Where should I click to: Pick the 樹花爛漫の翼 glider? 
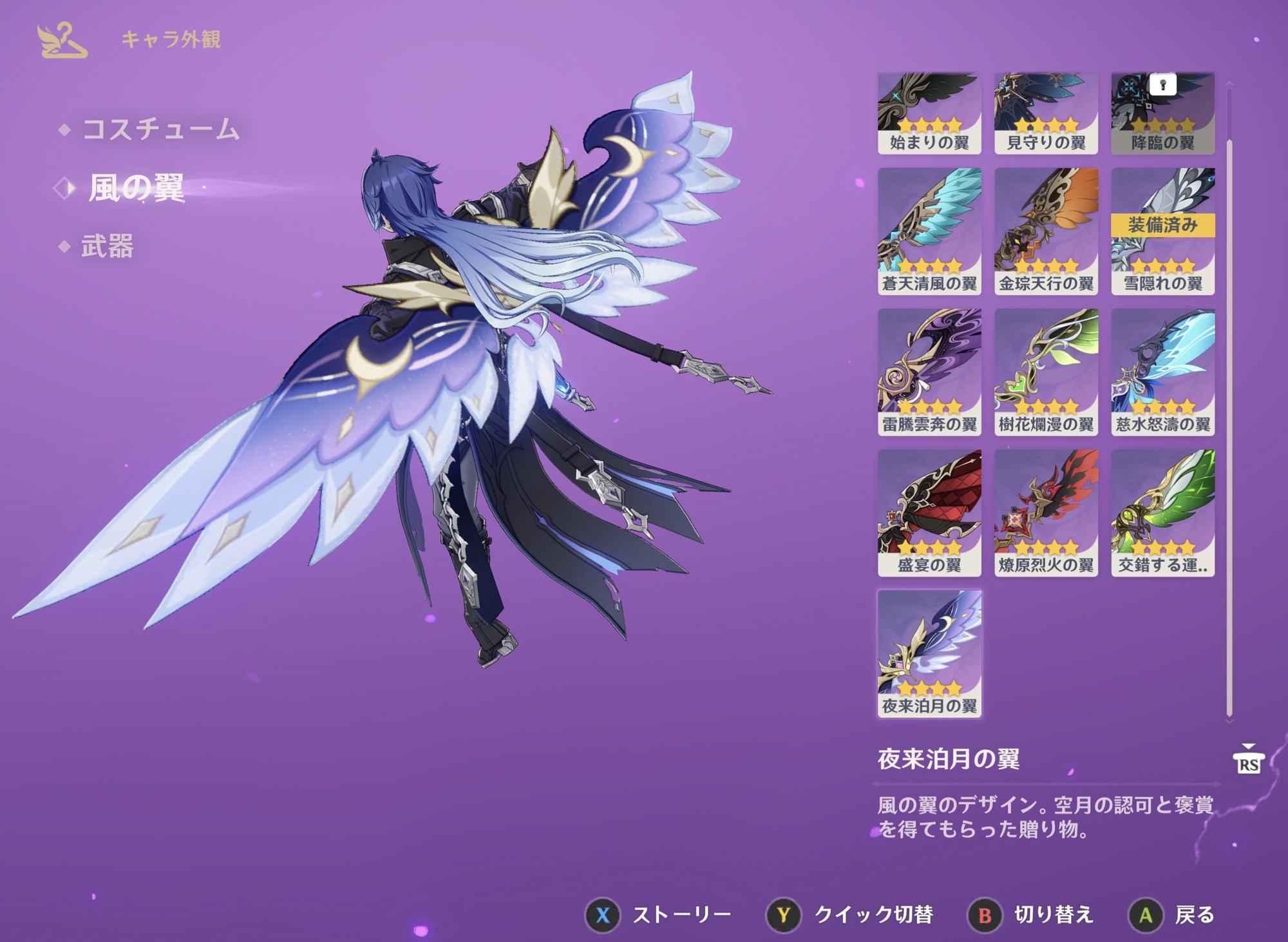pos(1046,372)
